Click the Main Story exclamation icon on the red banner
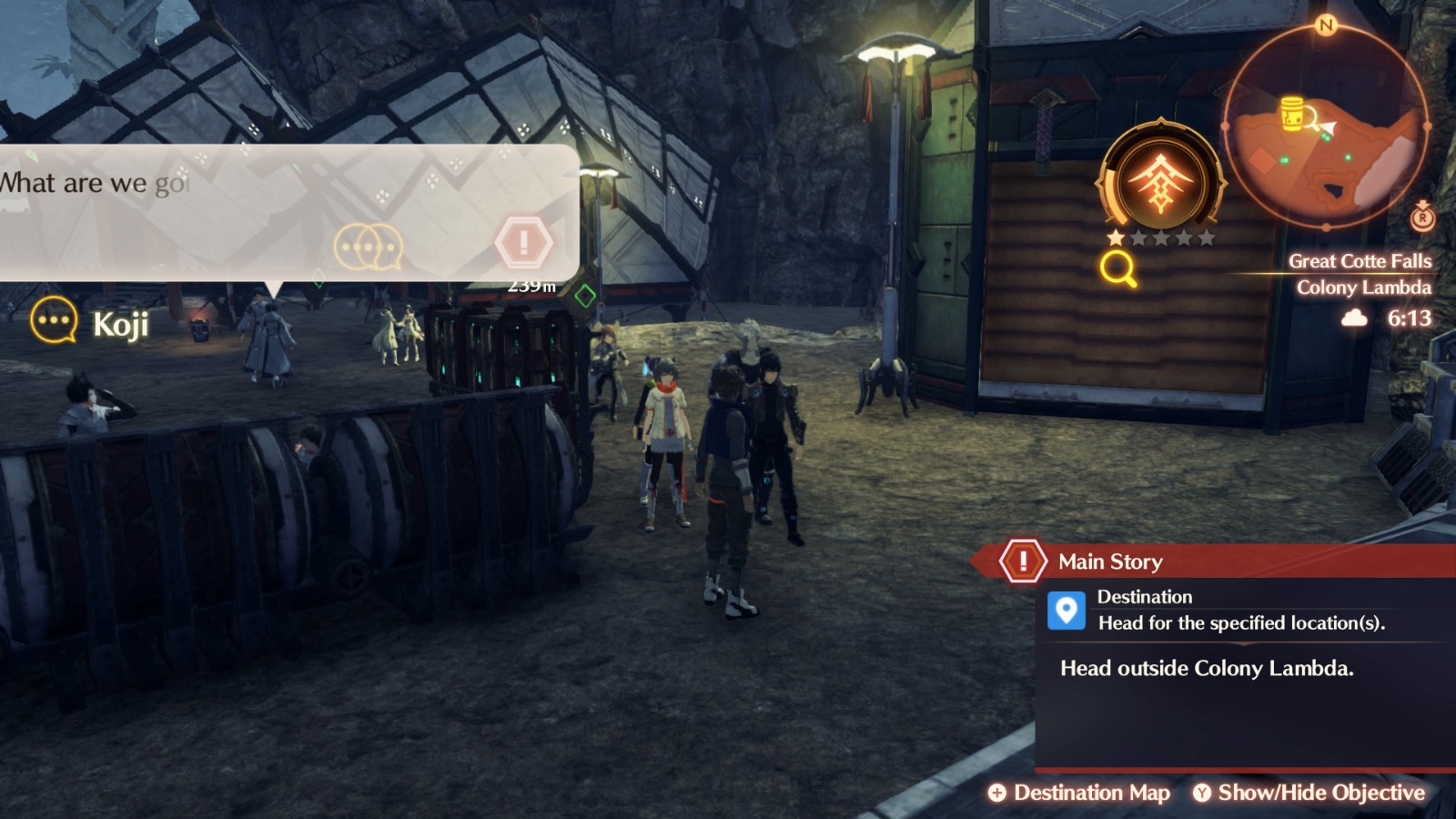Image resolution: width=1456 pixels, height=819 pixels. tap(1023, 561)
